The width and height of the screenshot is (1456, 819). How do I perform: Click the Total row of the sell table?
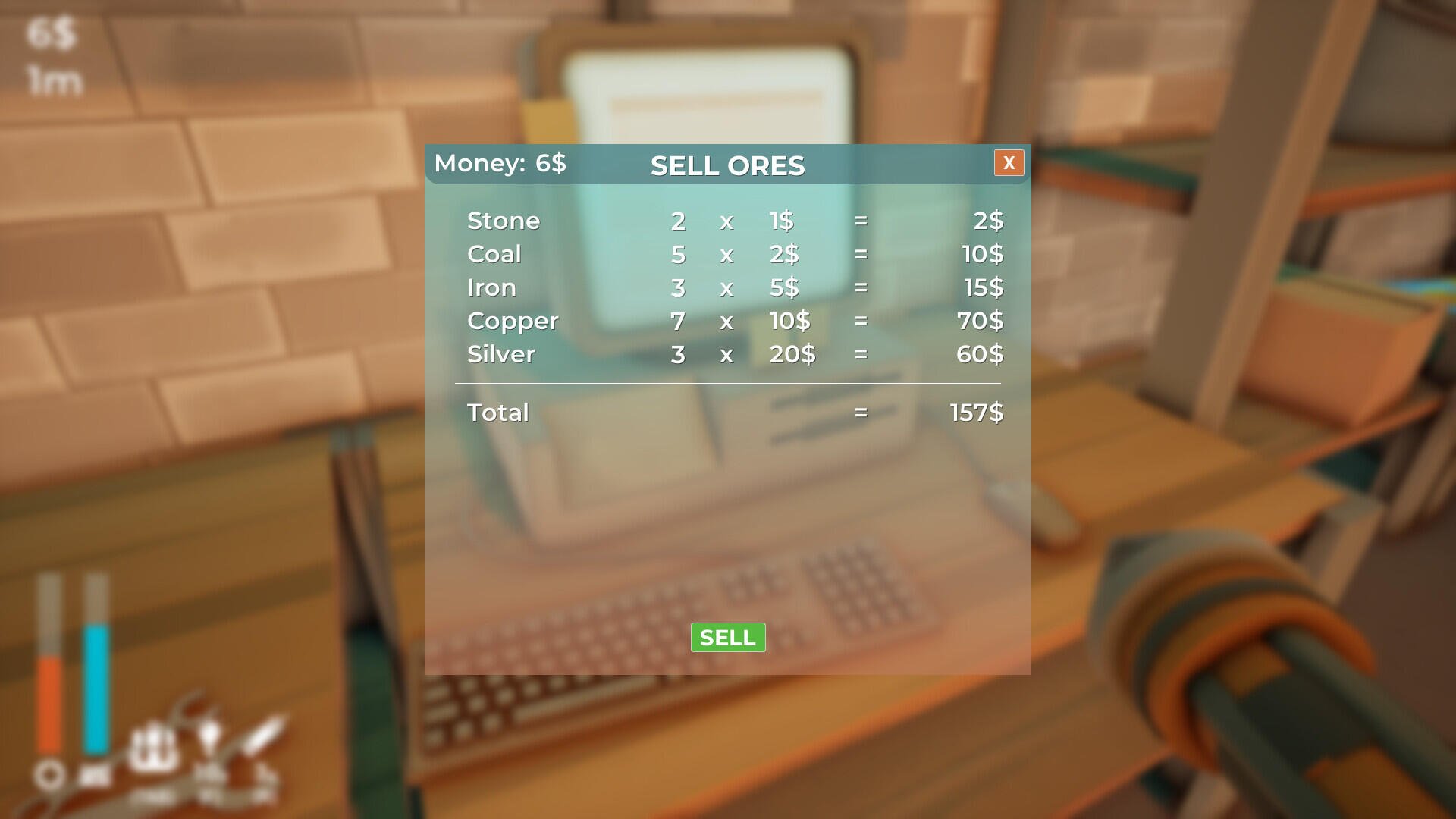click(x=497, y=413)
